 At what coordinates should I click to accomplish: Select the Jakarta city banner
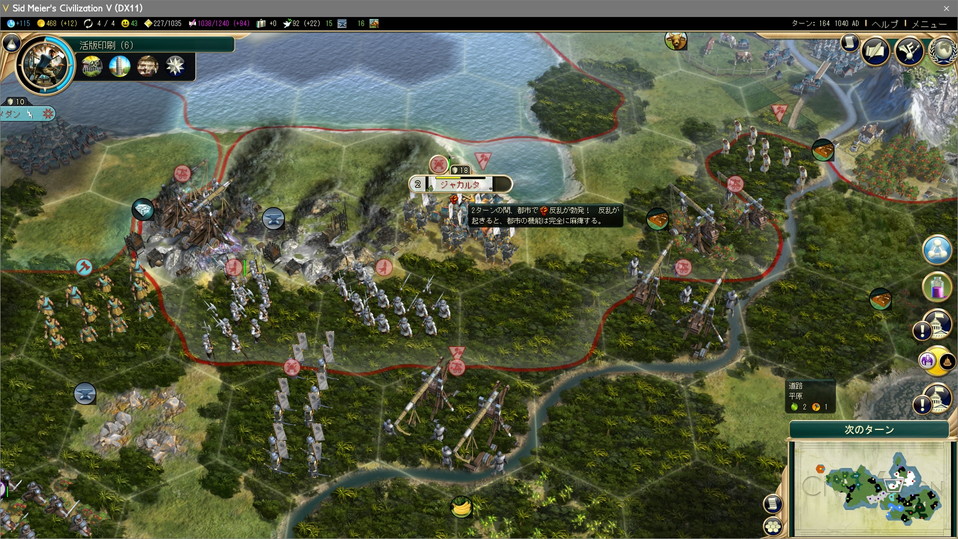[x=460, y=184]
